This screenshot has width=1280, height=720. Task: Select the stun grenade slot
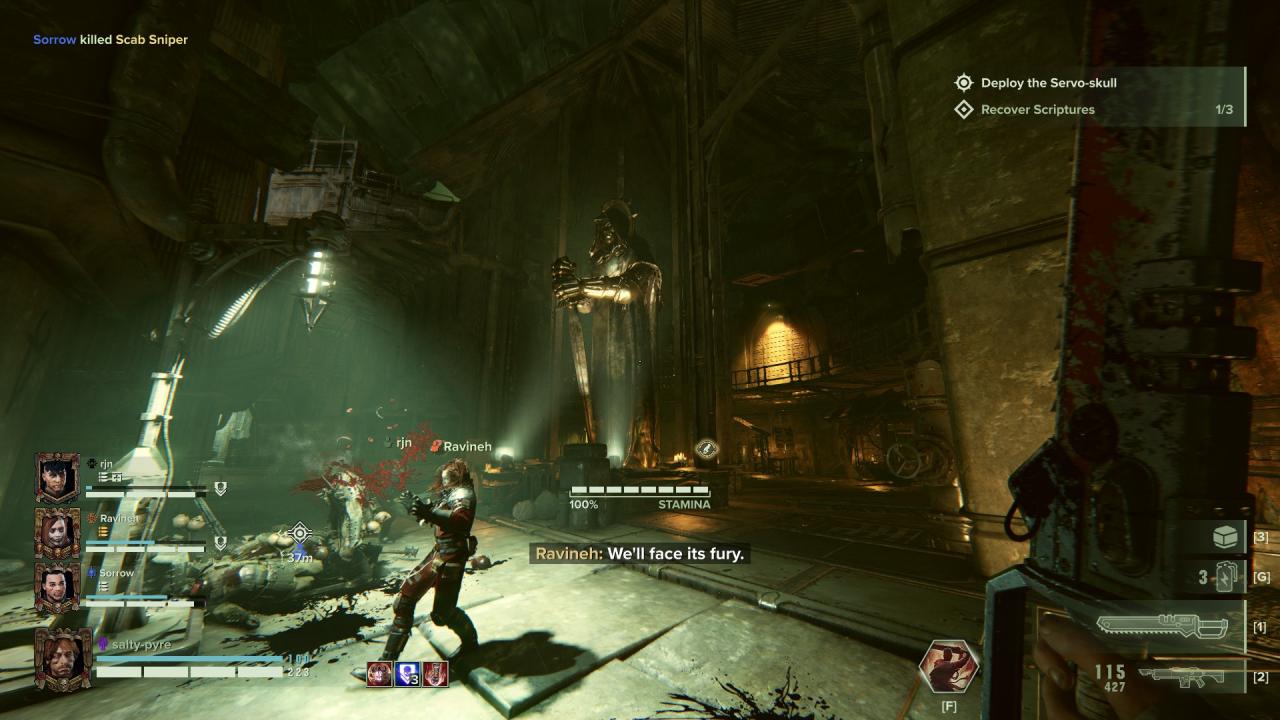tap(1227, 577)
